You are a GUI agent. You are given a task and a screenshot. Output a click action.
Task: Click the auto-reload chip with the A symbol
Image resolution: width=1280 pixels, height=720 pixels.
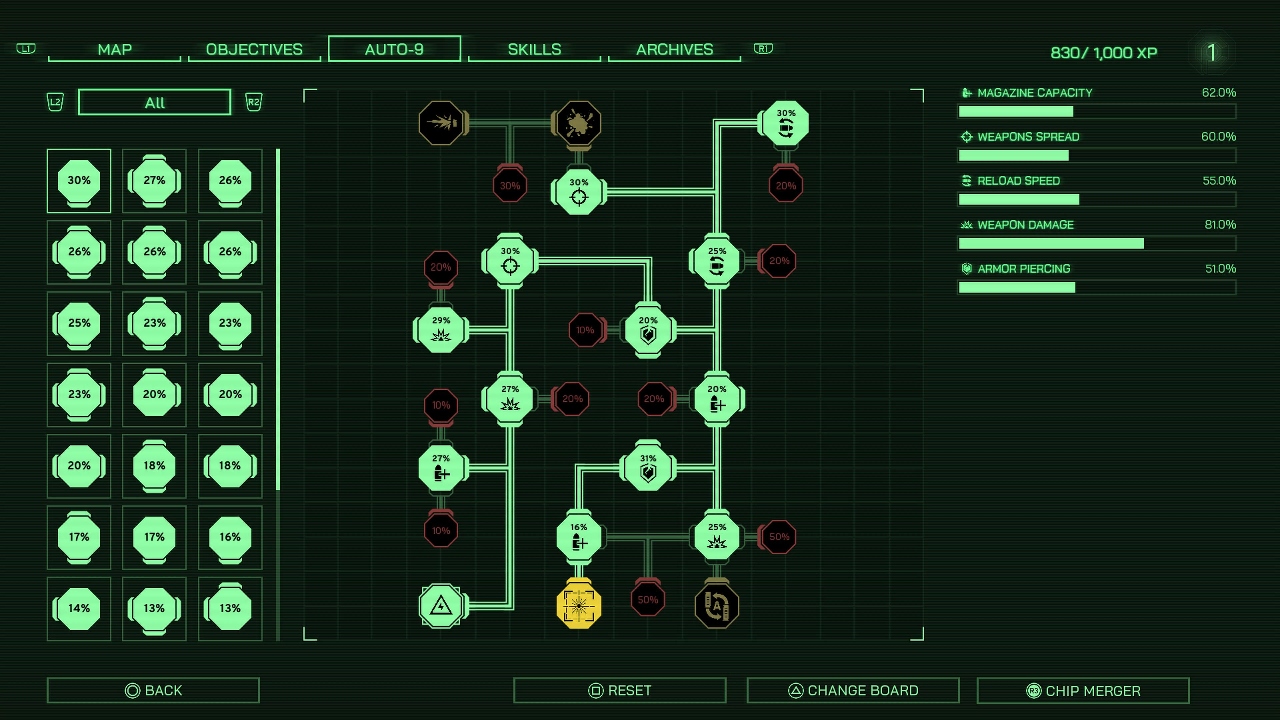(x=716, y=605)
